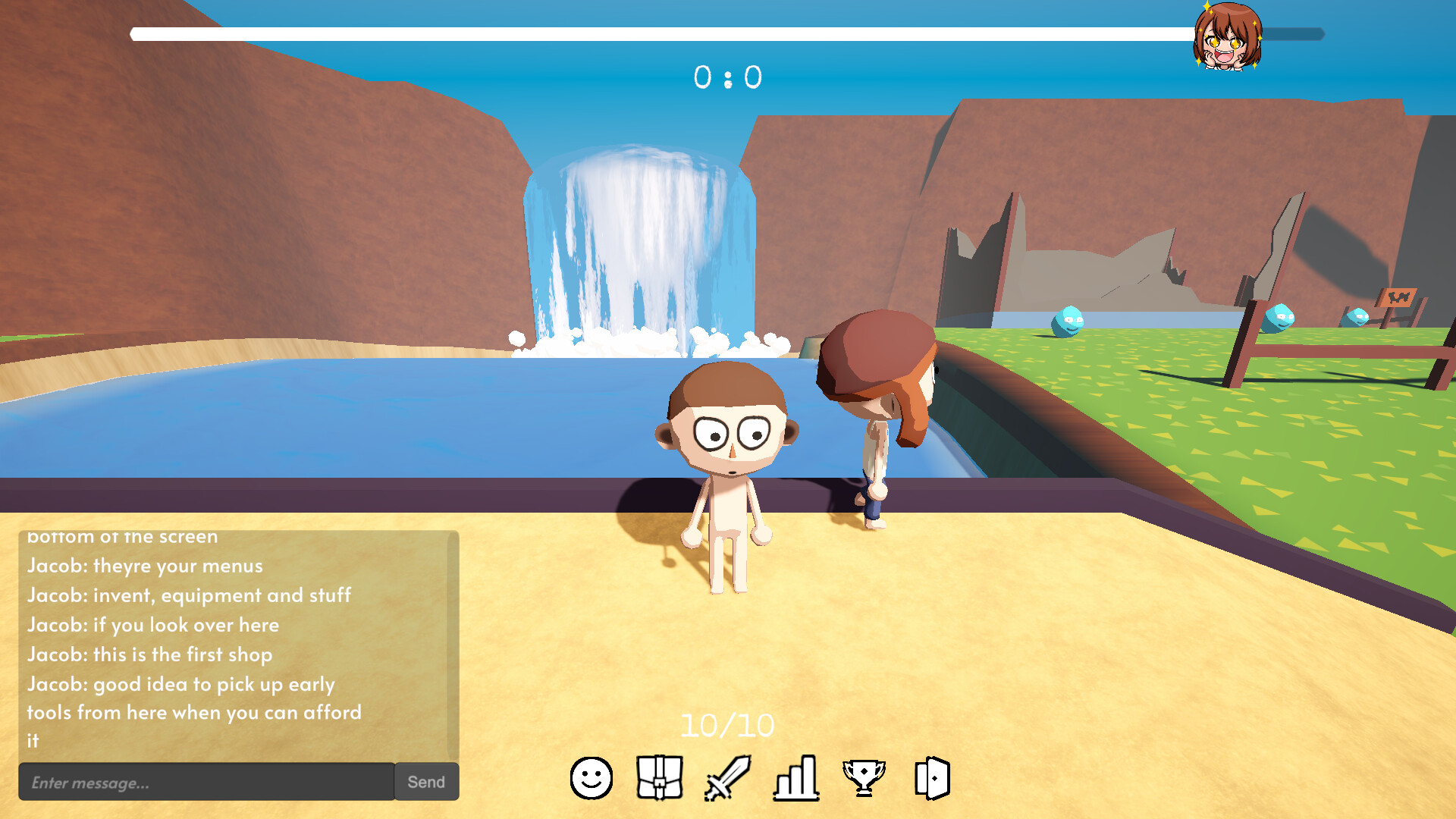Image resolution: width=1456 pixels, height=819 pixels.
Task: Click the 10/10 counter label
Action: 726,725
